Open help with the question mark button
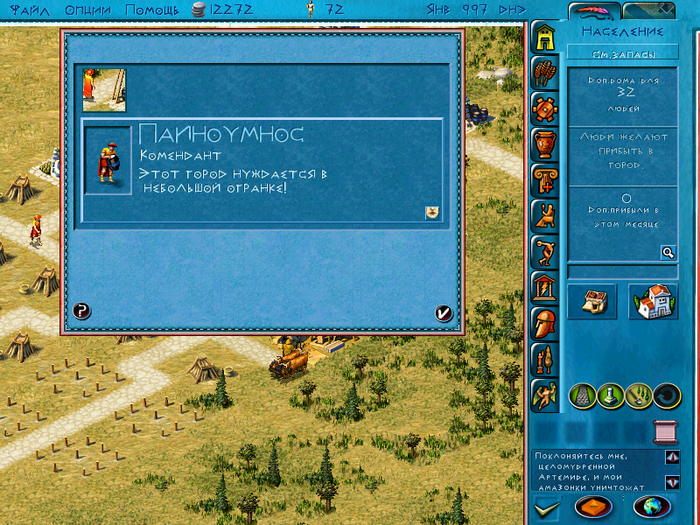The width and height of the screenshot is (700, 525). [82, 311]
